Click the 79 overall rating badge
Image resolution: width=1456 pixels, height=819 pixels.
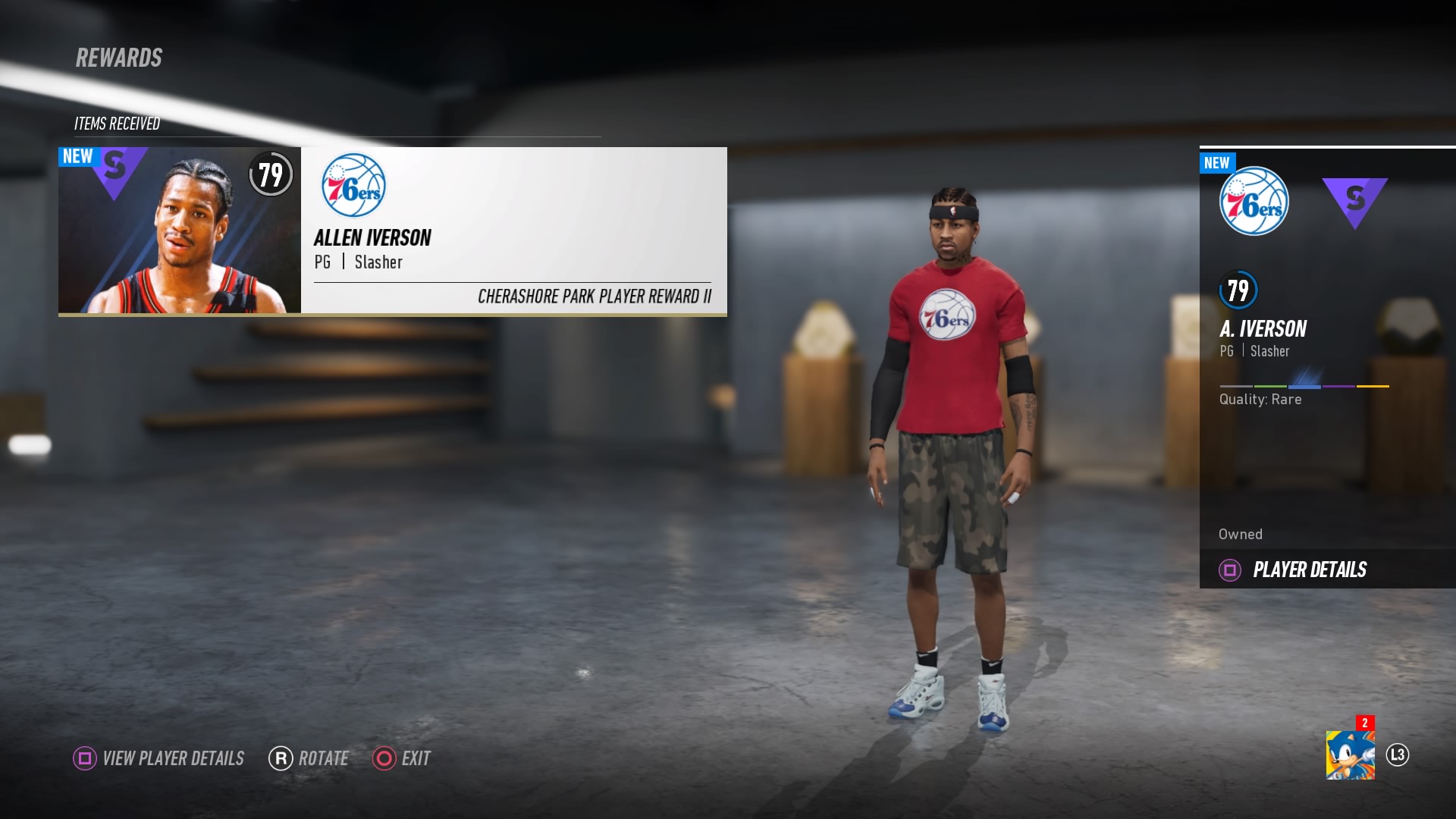coord(271,175)
